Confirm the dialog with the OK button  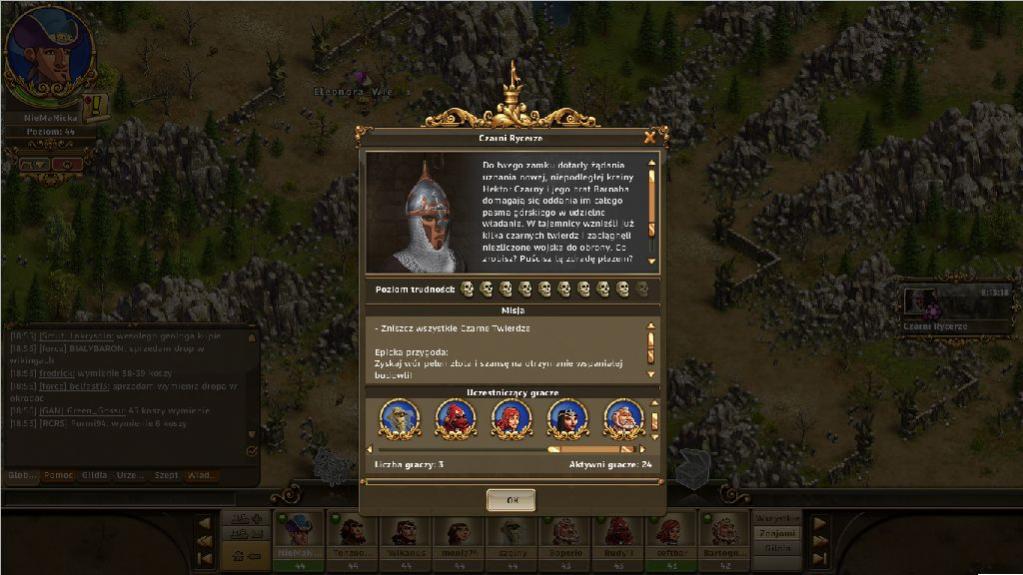(x=511, y=499)
